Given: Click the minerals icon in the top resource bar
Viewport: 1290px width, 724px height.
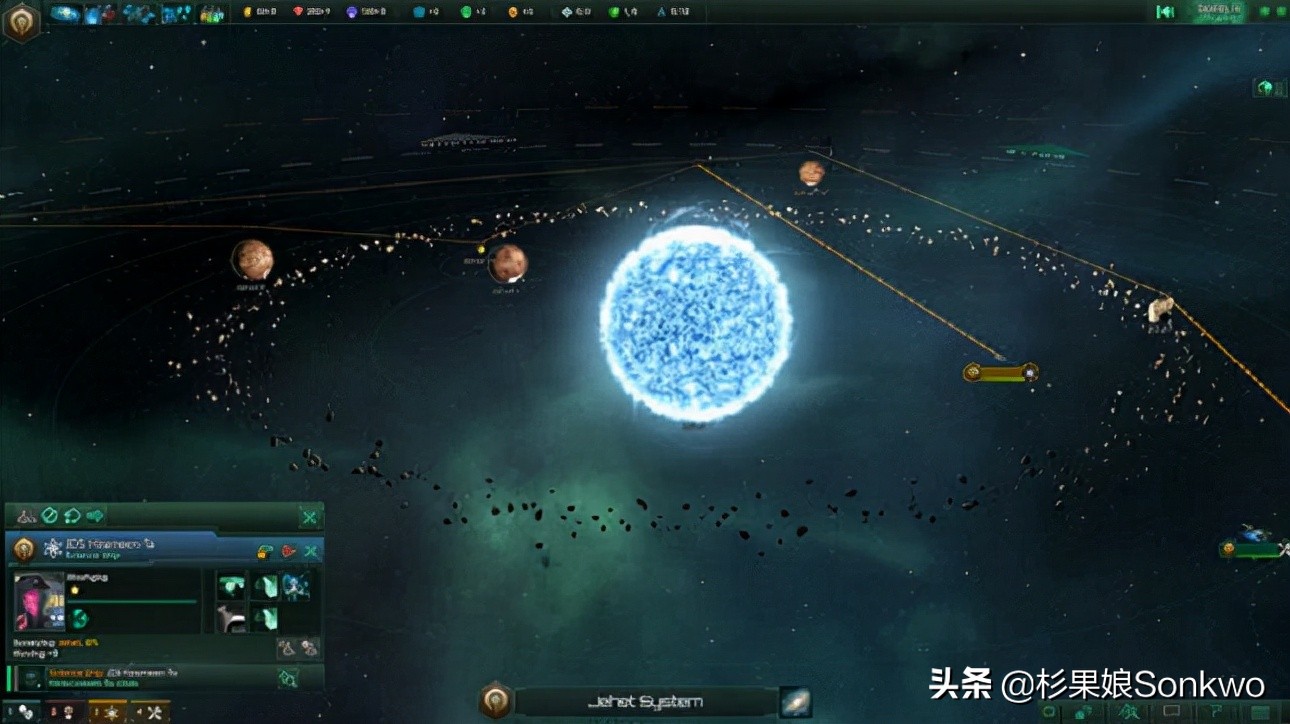Looking at the screenshot, I should click(298, 12).
